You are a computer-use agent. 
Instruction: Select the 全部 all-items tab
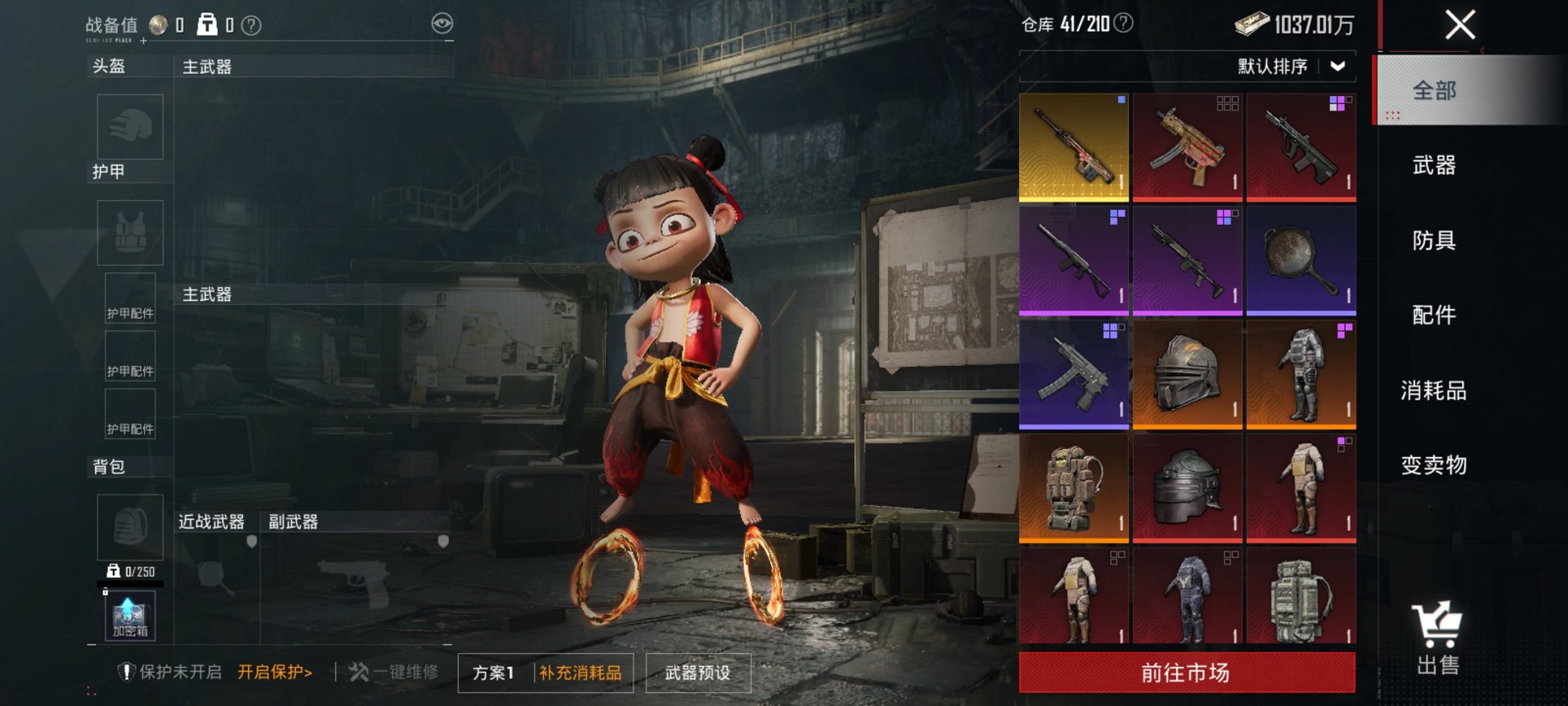click(1433, 91)
